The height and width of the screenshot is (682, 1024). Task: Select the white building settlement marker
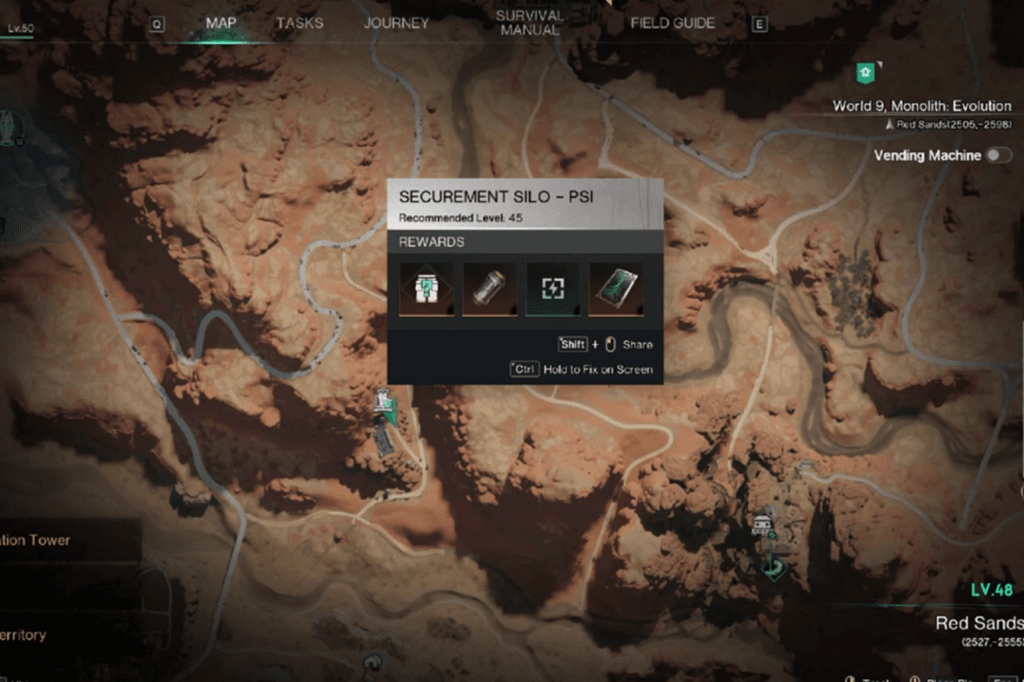tap(763, 523)
